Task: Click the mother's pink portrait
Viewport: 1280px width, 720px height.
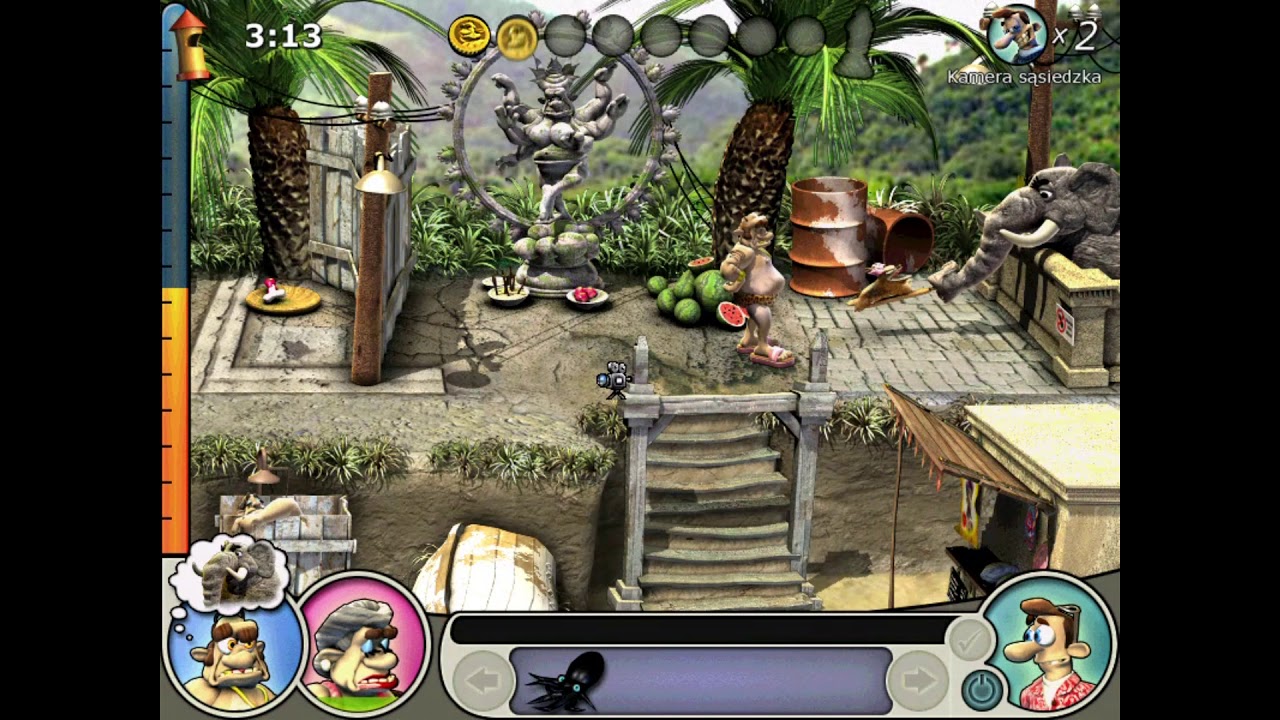Action: coord(363,641)
